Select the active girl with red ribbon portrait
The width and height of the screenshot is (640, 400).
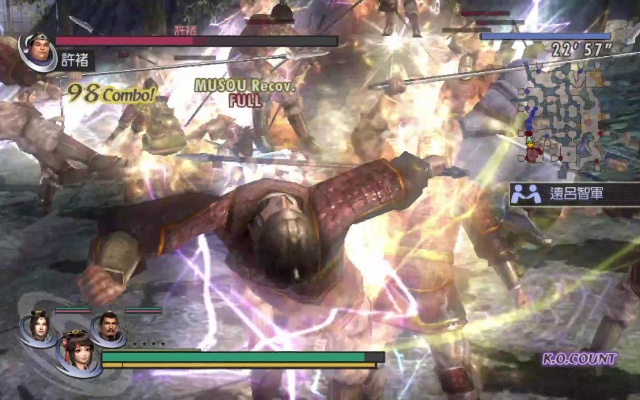click(x=75, y=355)
